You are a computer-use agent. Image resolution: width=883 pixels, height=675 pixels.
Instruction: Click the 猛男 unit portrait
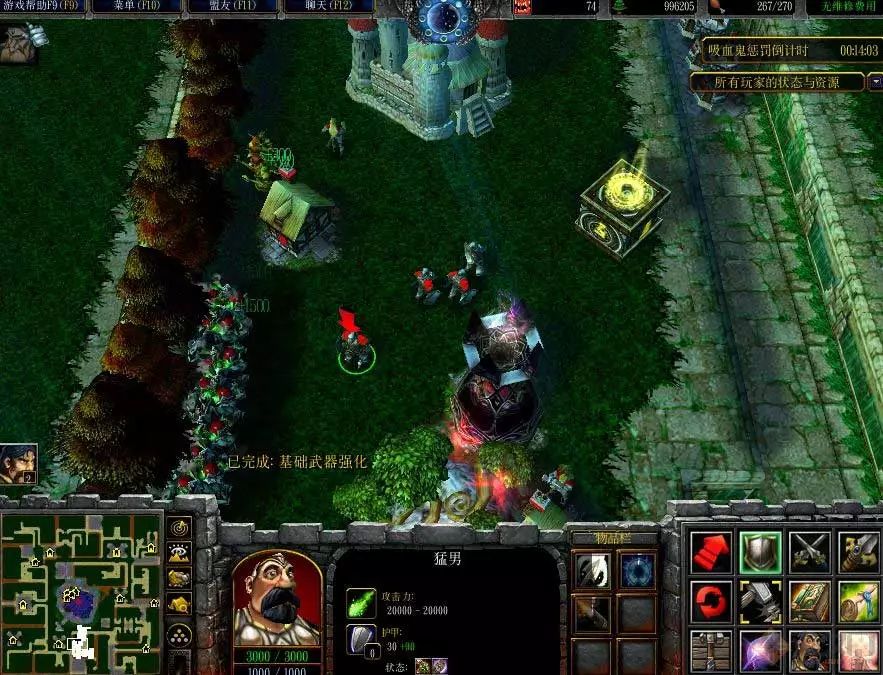click(x=276, y=598)
